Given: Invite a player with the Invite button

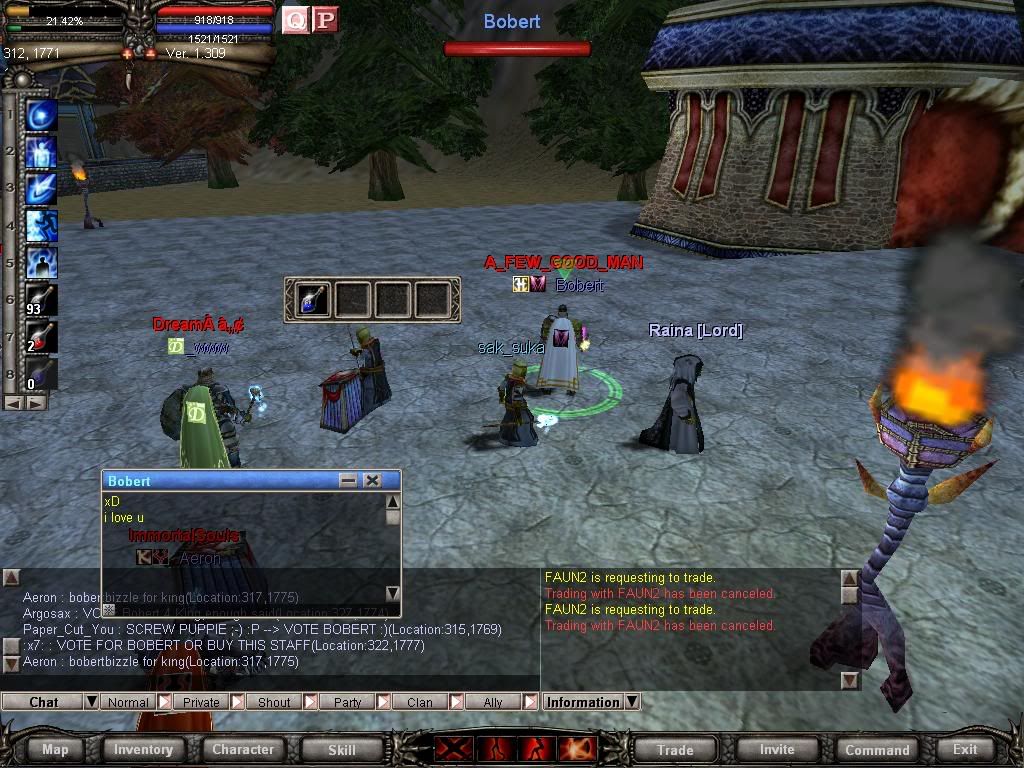Looking at the screenshot, I should click(x=777, y=749).
